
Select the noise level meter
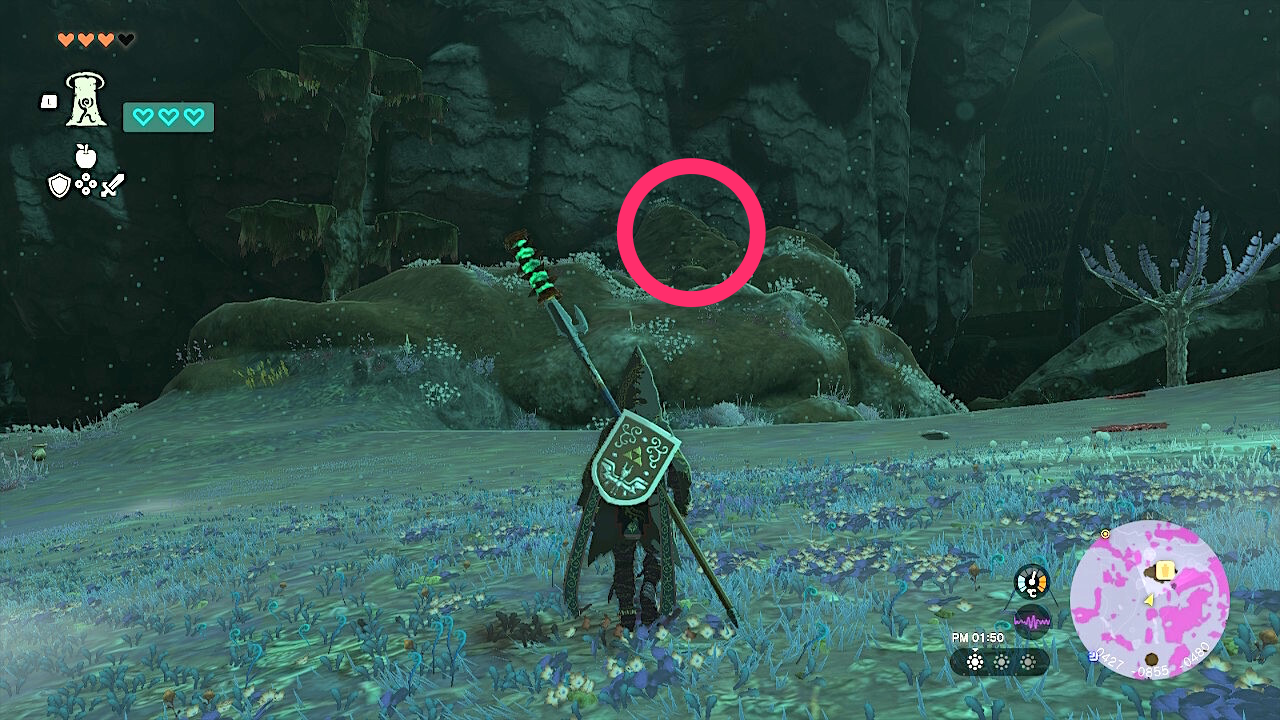[x=1032, y=620]
